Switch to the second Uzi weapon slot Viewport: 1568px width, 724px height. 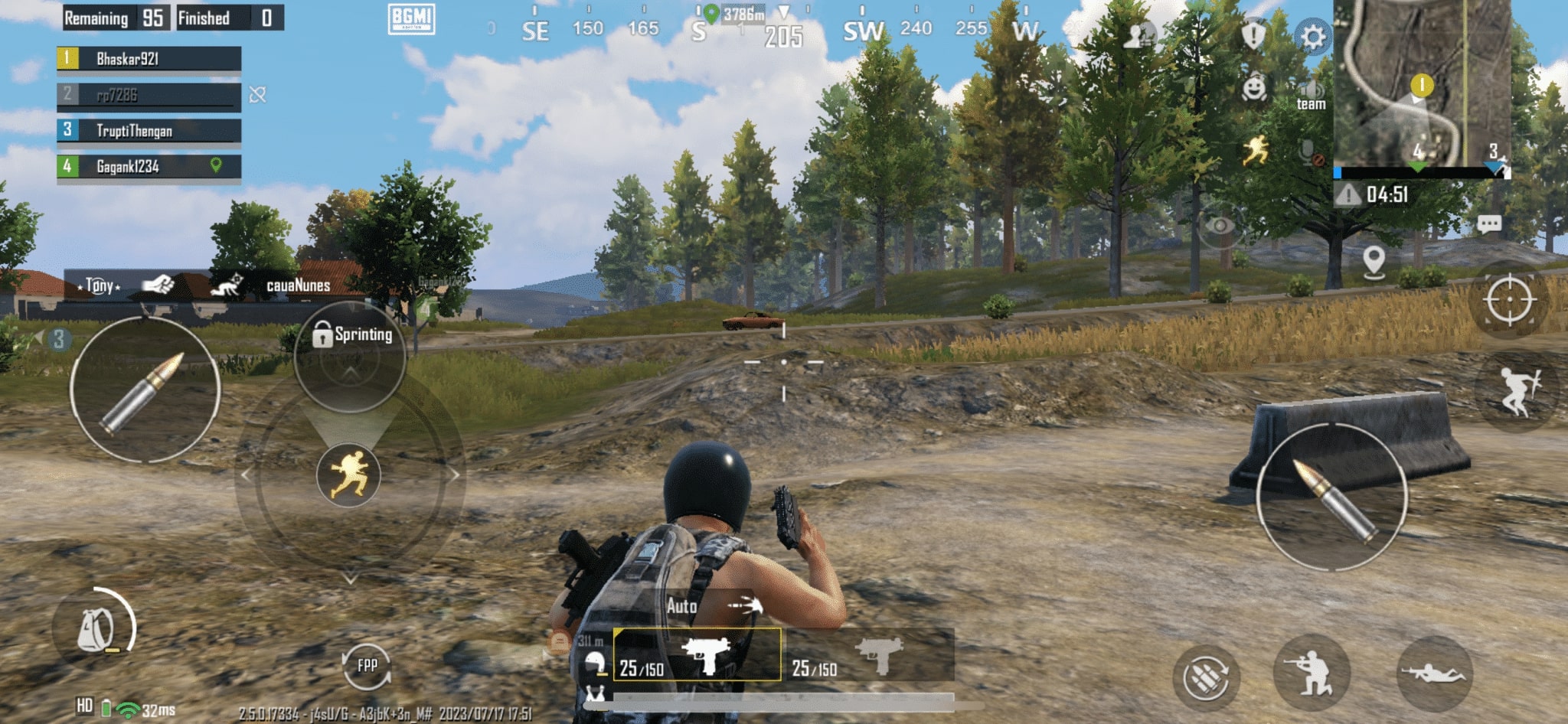(871, 656)
